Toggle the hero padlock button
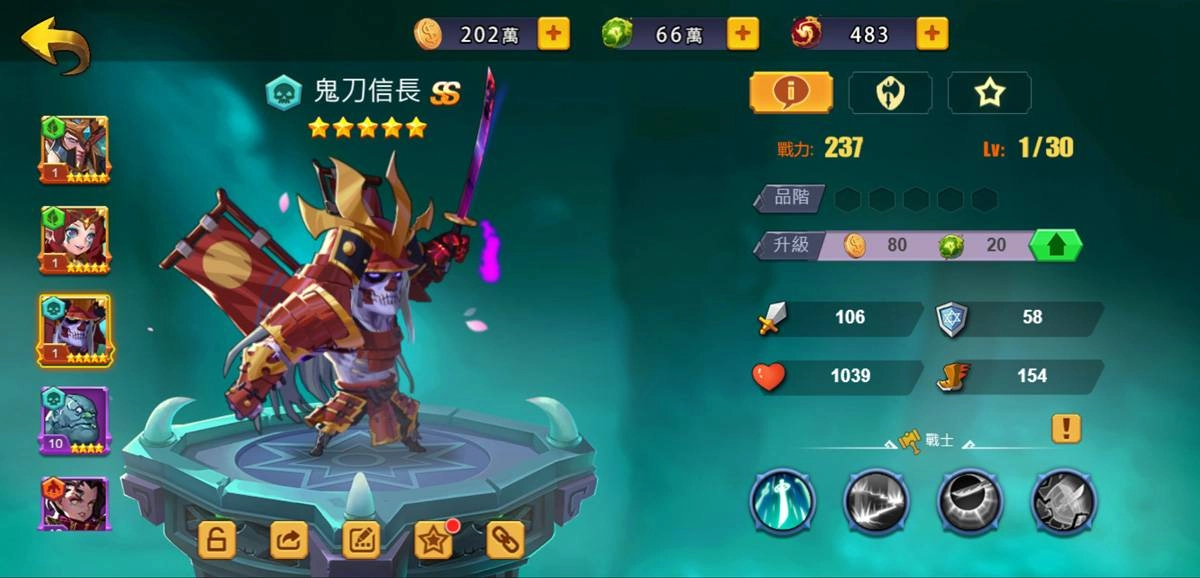 (x=217, y=540)
